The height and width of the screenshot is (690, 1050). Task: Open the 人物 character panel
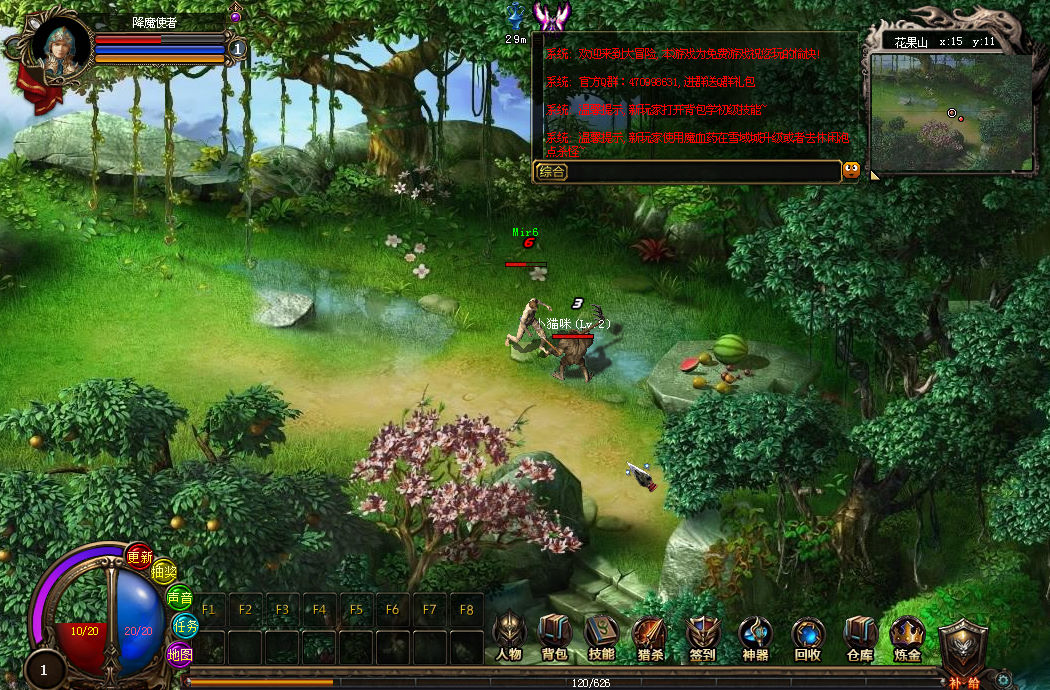point(509,634)
